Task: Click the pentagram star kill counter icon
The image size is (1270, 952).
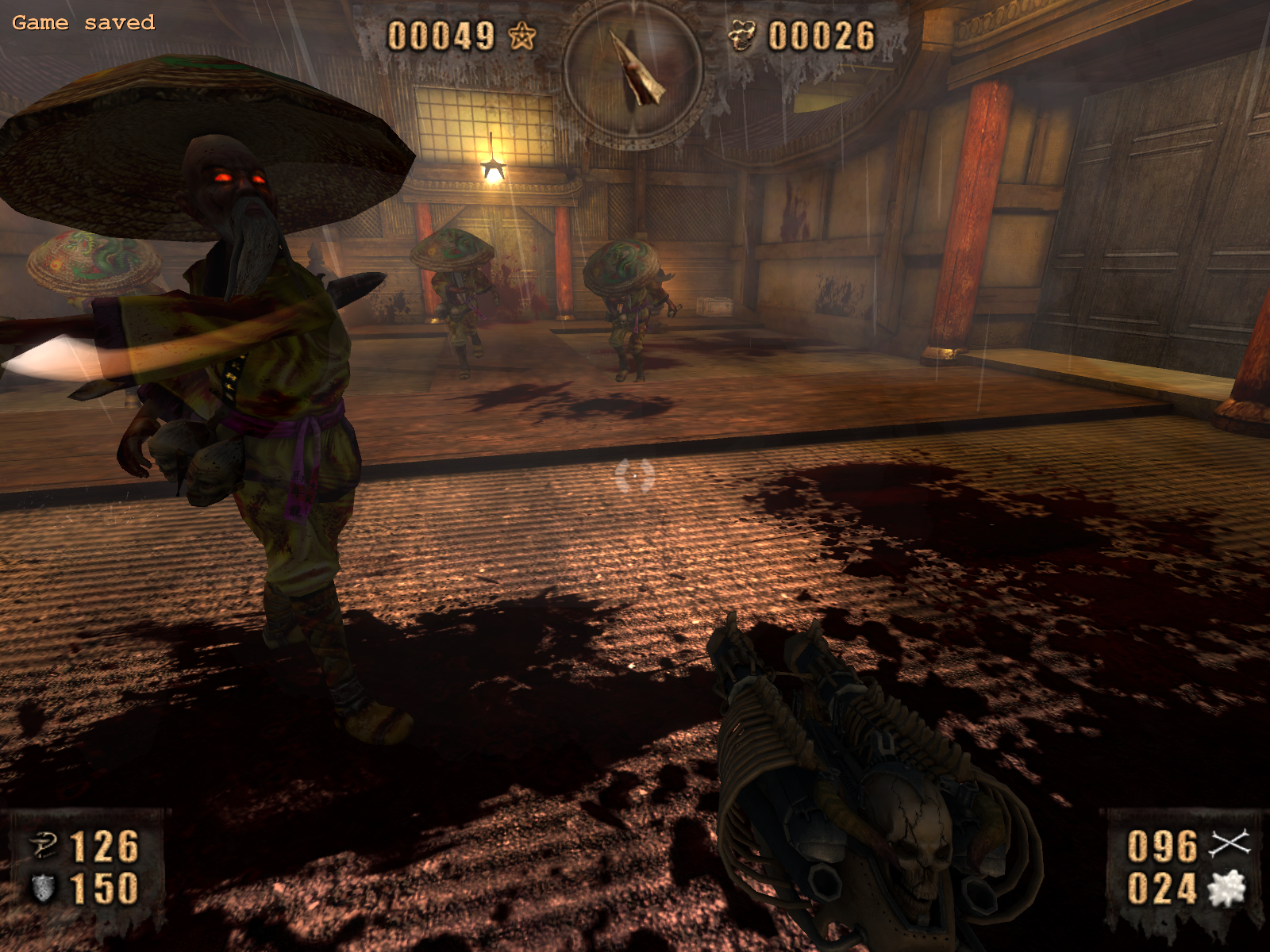Action: (x=521, y=36)
